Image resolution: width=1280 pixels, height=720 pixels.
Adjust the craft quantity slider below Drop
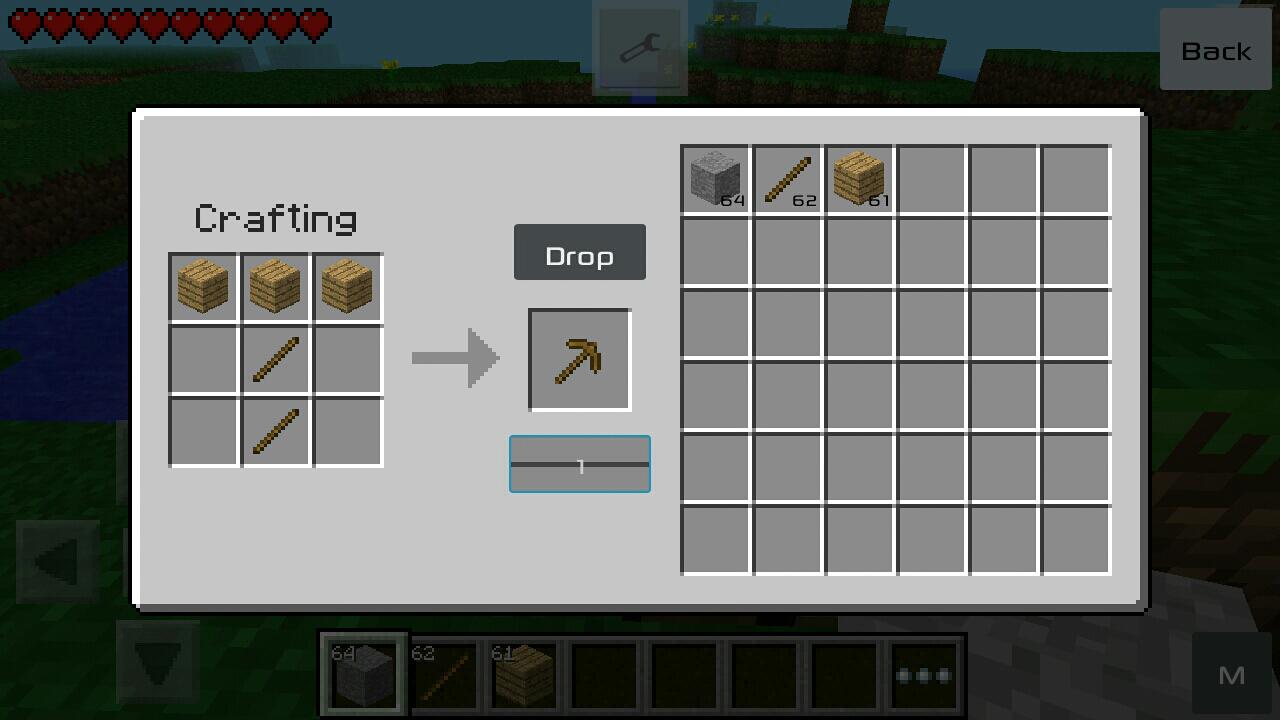[x=579, y=464]
